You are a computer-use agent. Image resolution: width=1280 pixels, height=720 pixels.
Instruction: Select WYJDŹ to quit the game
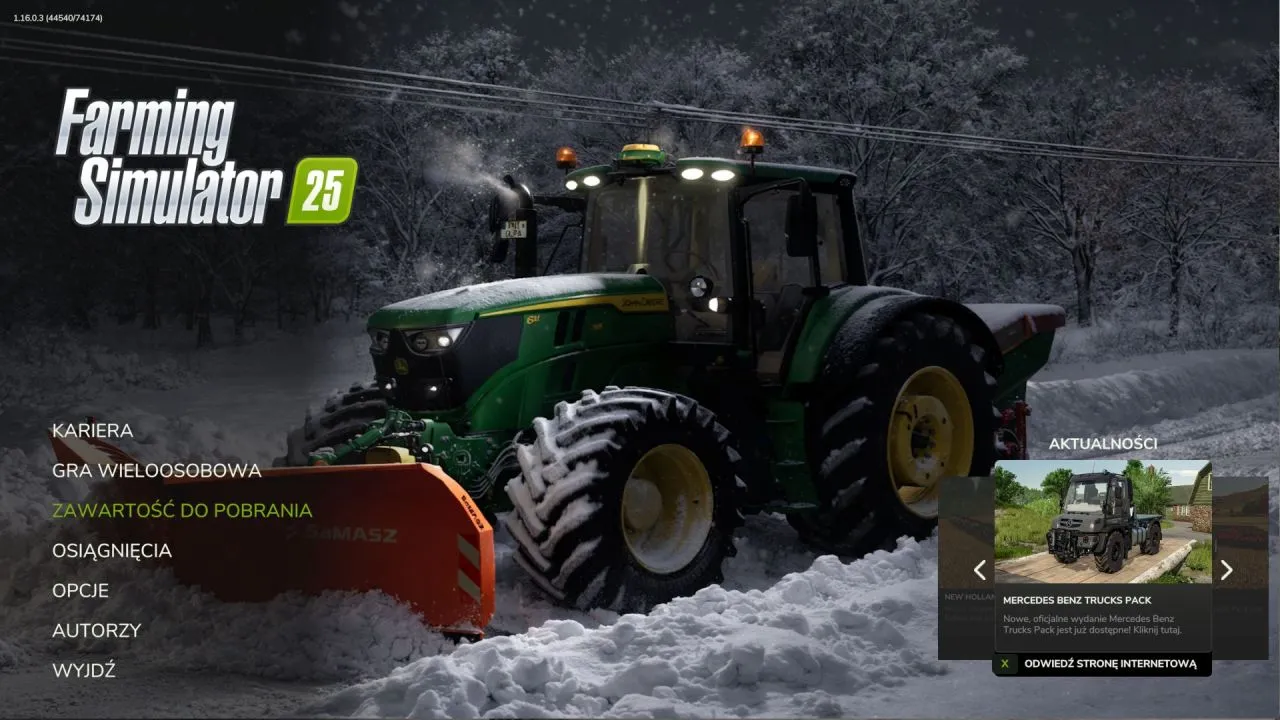(x=84, y=670)
